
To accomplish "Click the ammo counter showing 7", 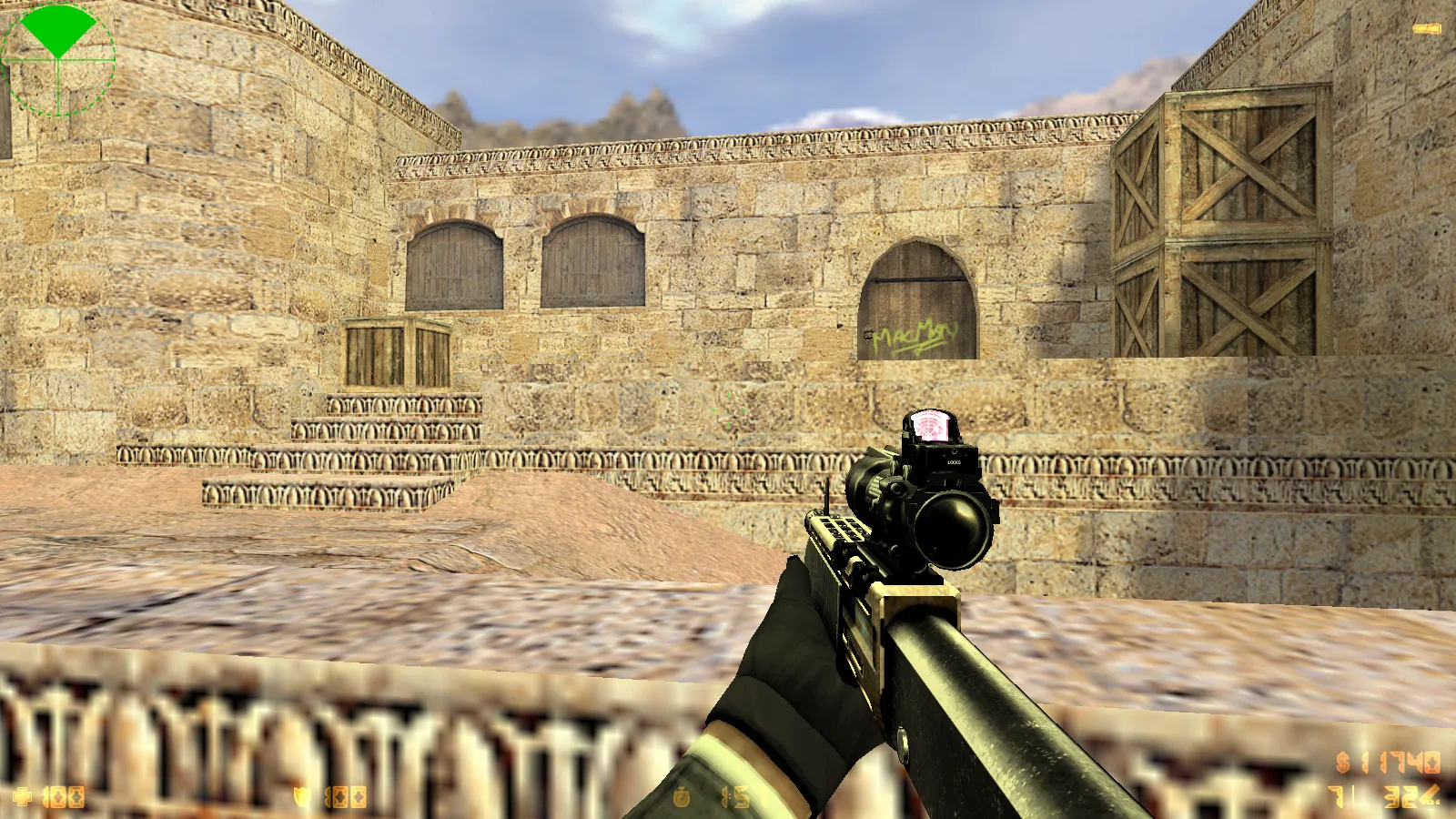I will 1338,796.
